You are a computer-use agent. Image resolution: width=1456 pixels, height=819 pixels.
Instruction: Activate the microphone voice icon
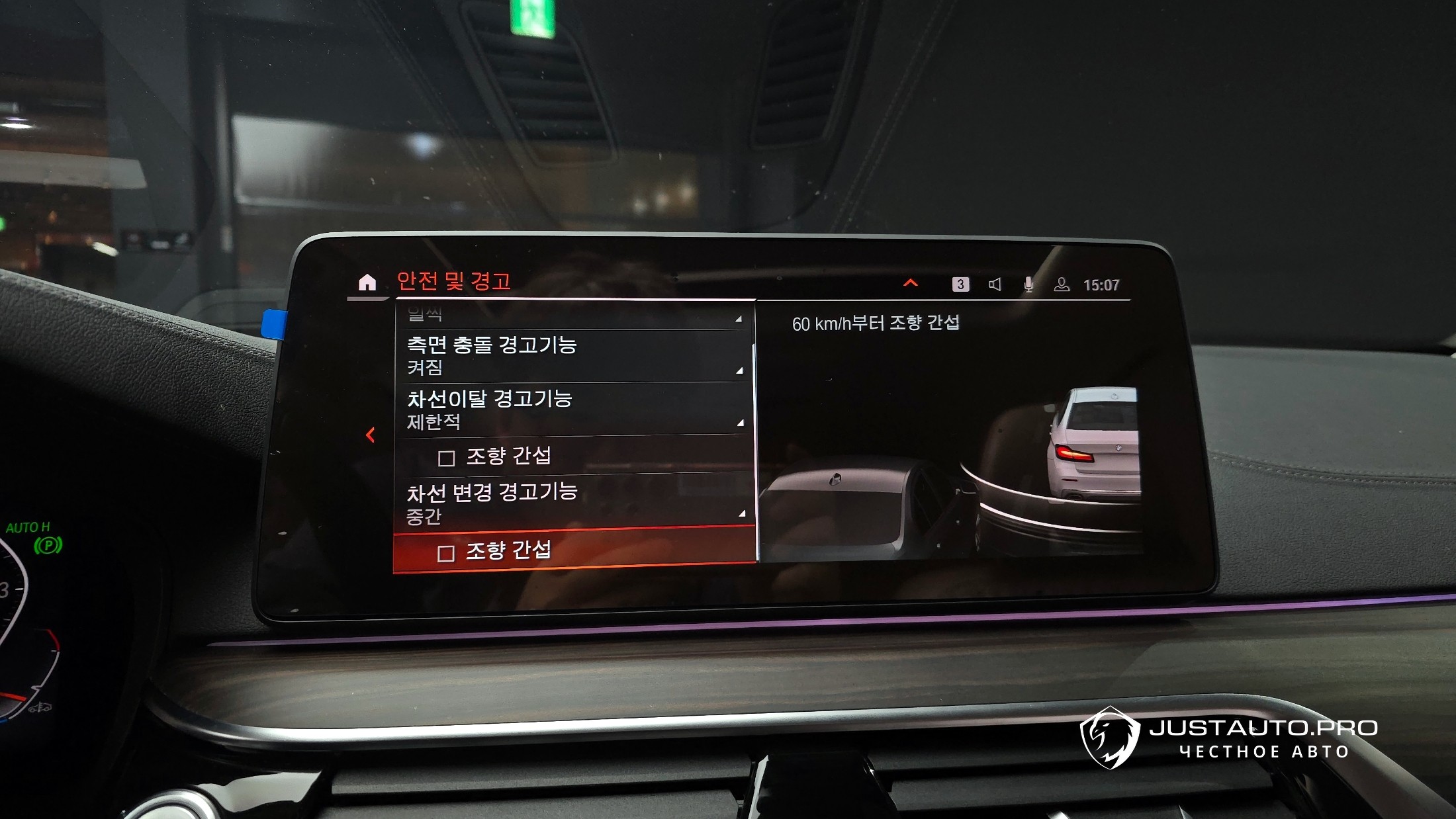point(1028,284)
